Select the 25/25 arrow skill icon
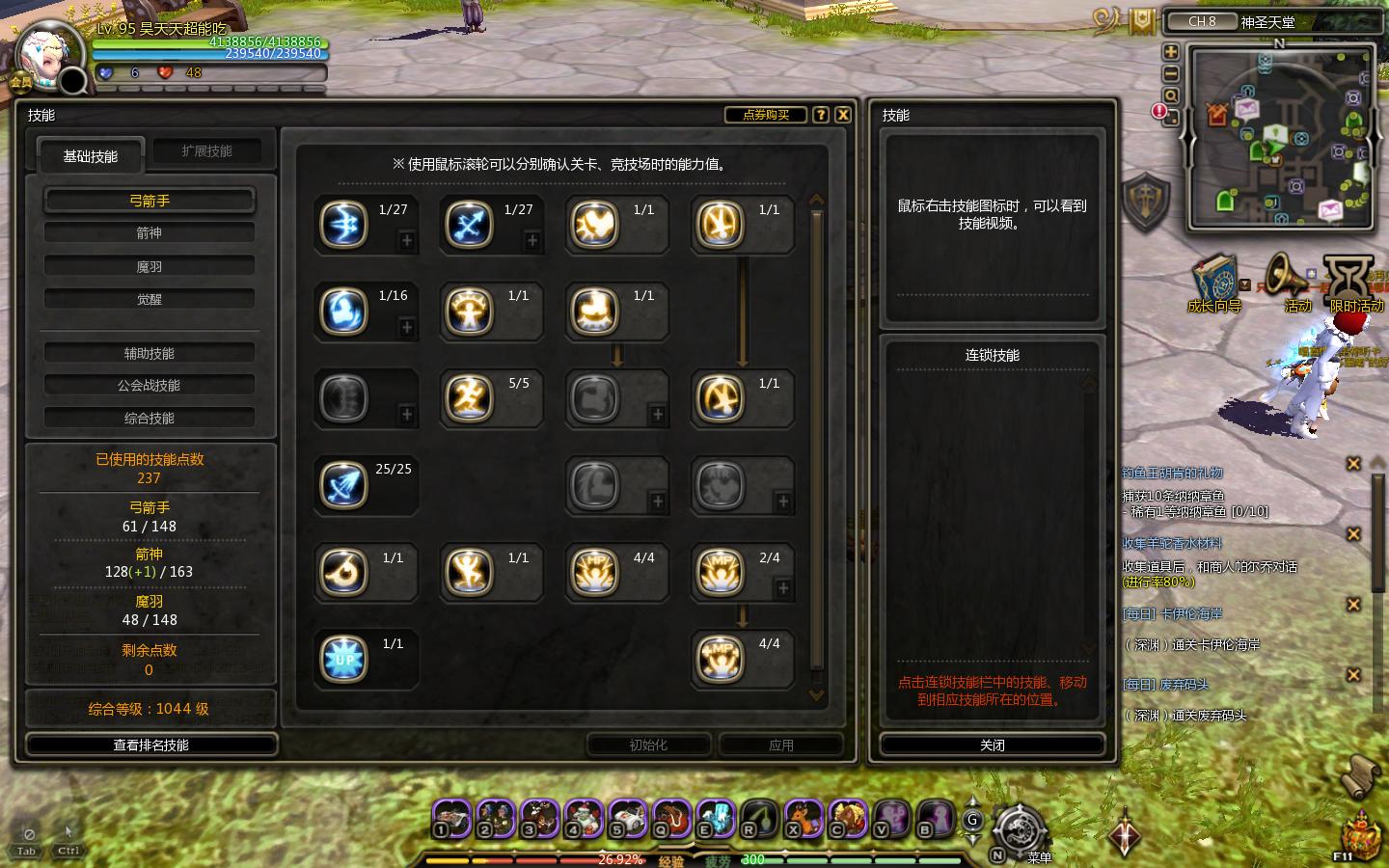The image size is (1389, 868). [x=344, y=485]
